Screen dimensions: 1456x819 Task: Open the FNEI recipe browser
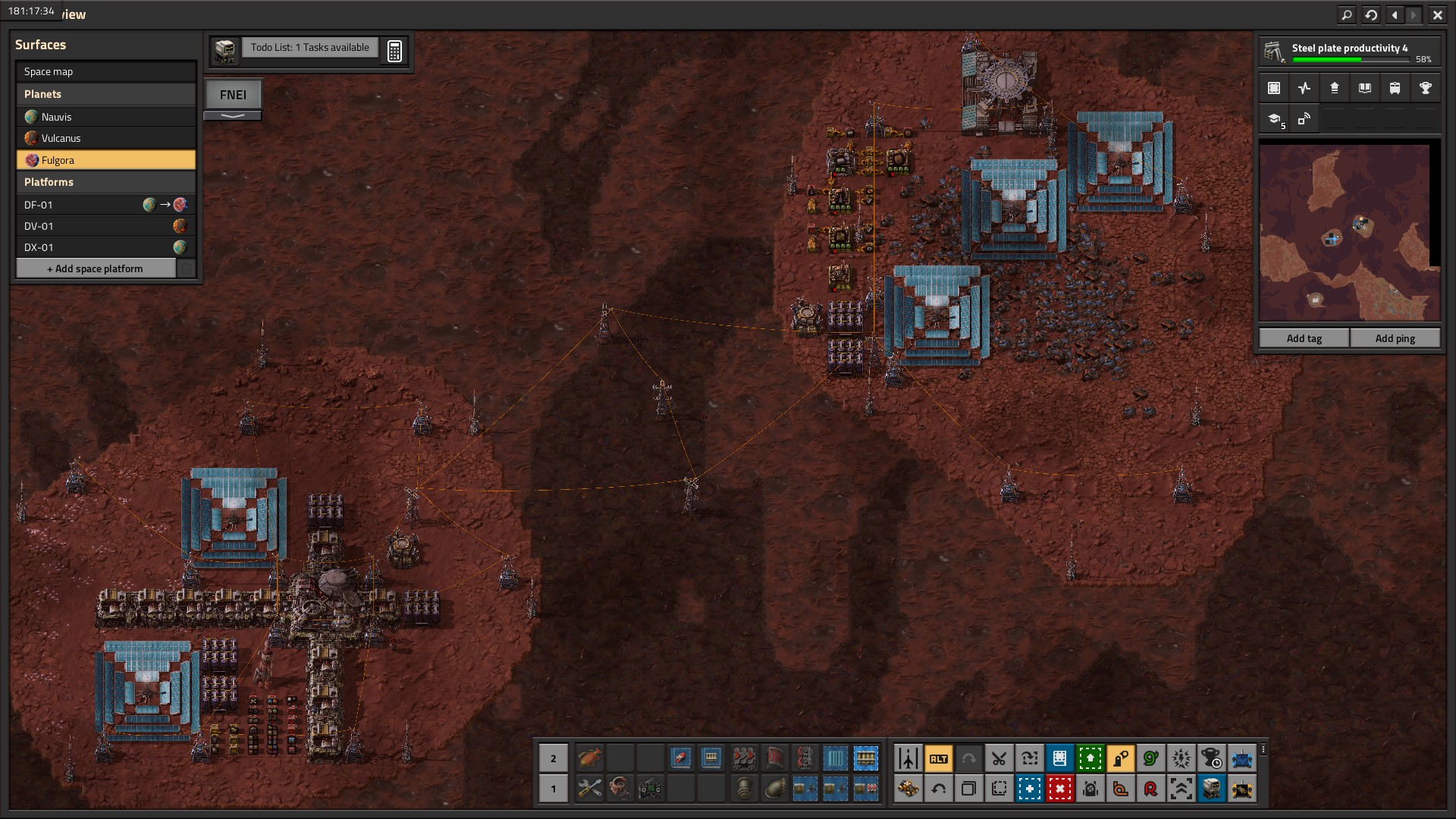[233, 95]
